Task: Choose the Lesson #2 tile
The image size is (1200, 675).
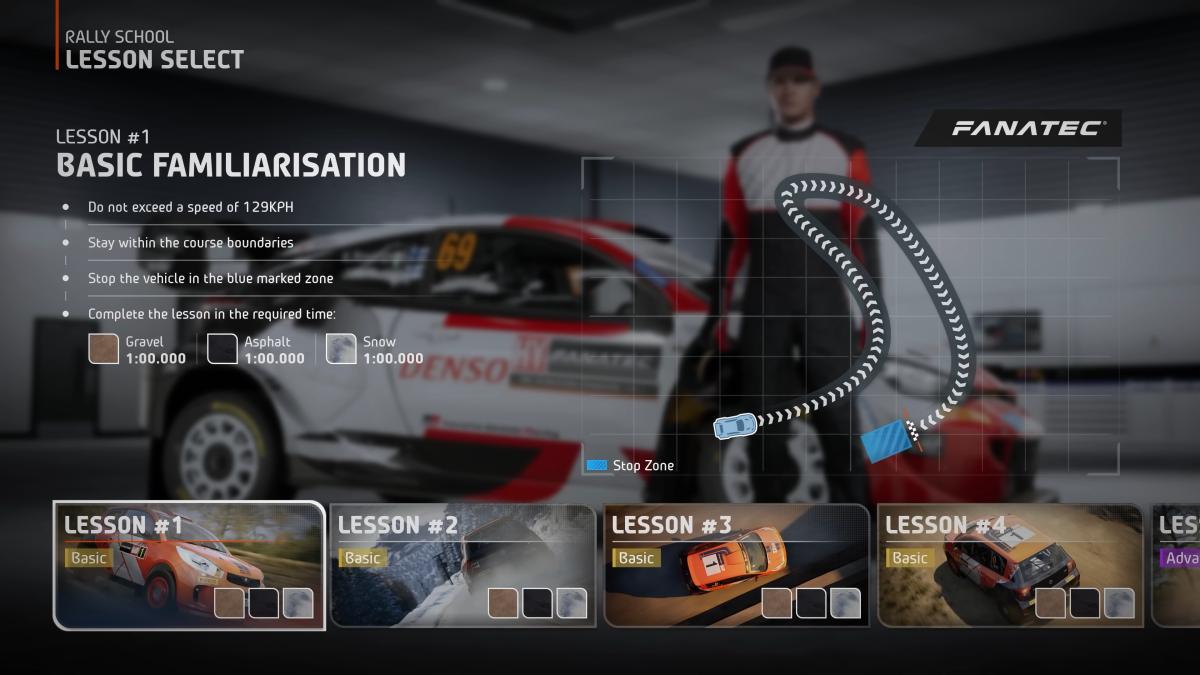Action: click(462, 565)
